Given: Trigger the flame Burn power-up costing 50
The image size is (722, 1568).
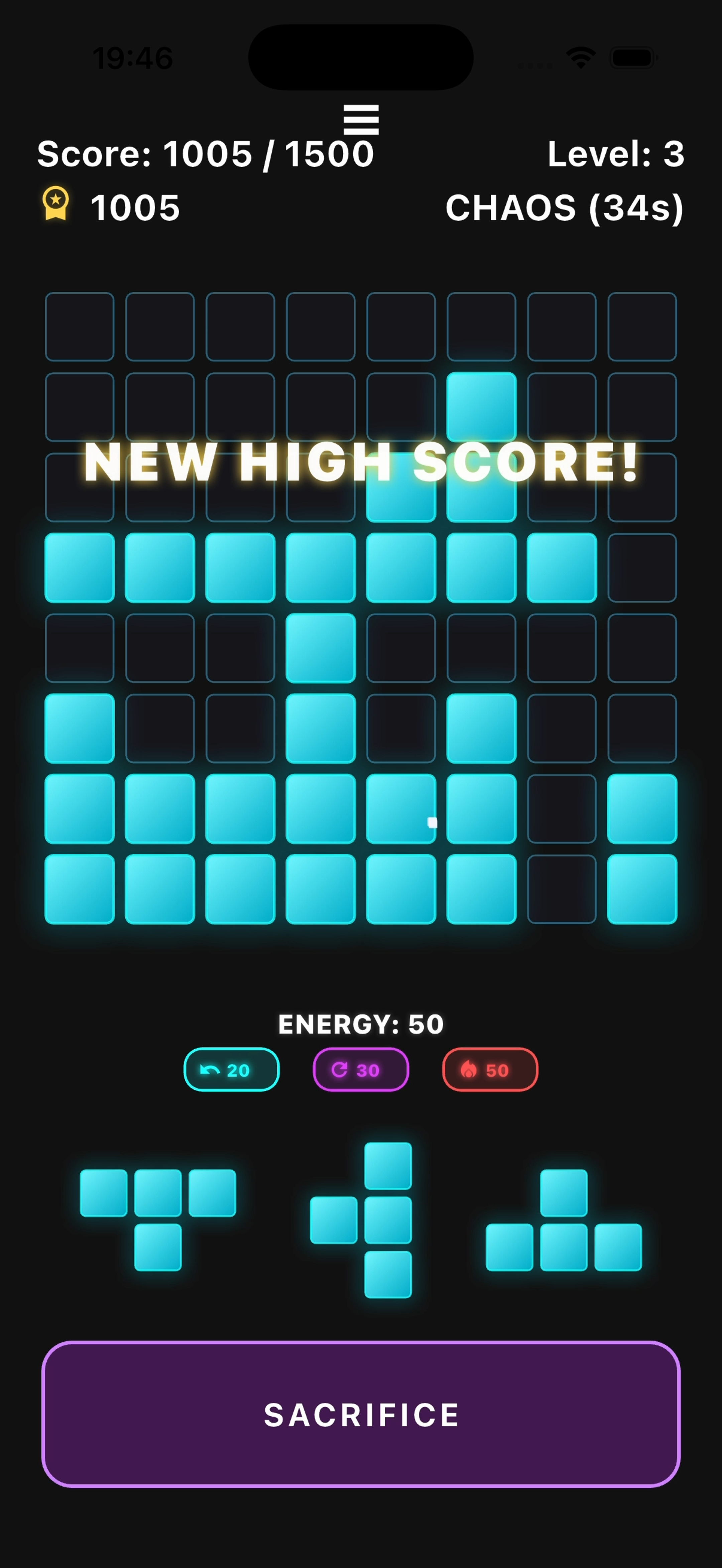Looking at the screenshot, I should click(x=489, y=1069).
